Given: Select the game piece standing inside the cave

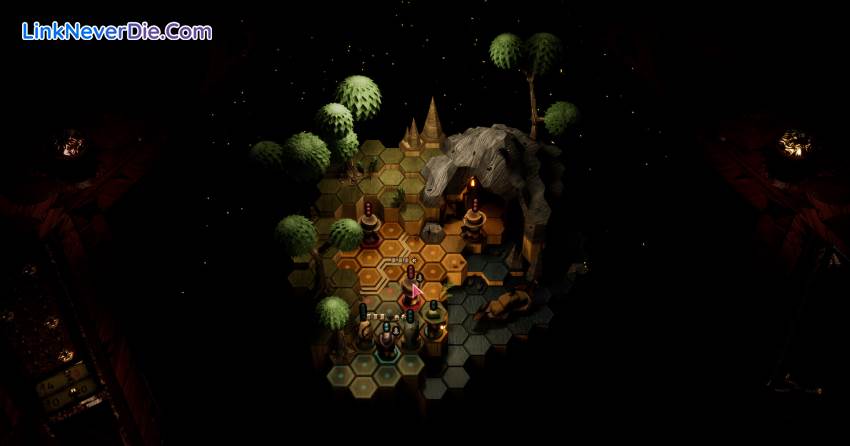Looking at the screenshot, I should 475,214.
